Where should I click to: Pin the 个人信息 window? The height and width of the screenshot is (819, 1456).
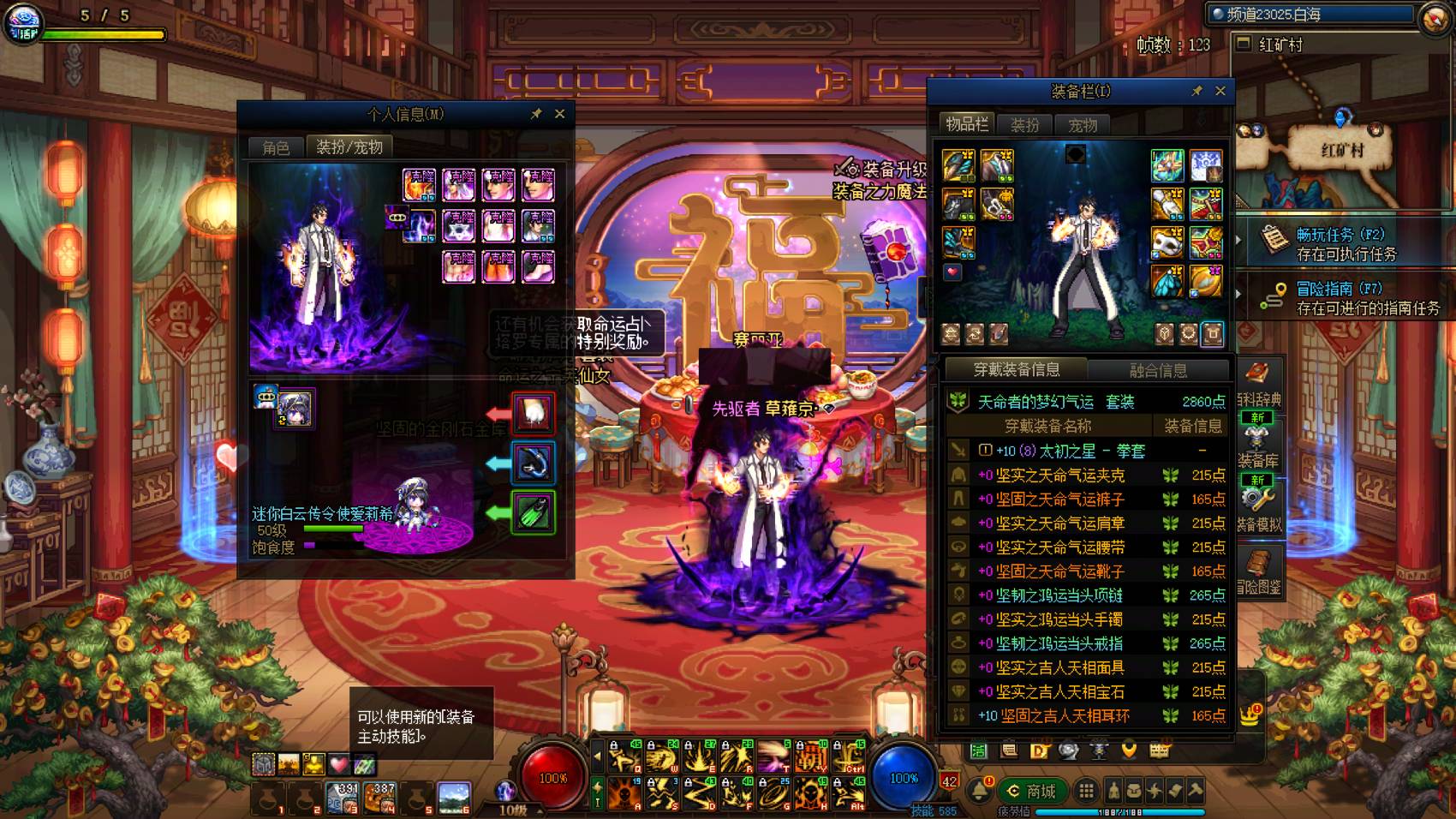click(x=536, y=114)
